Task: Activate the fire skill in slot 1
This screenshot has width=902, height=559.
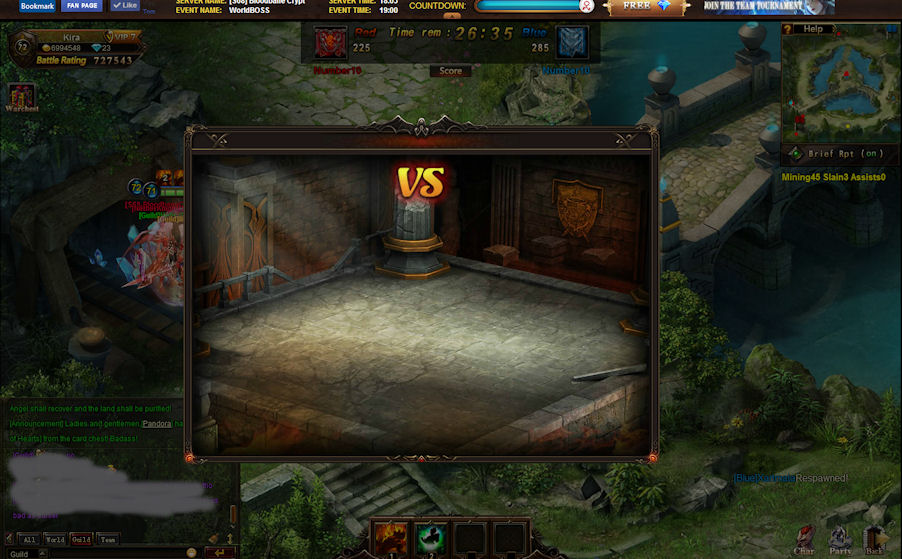Action: (389, 538)
